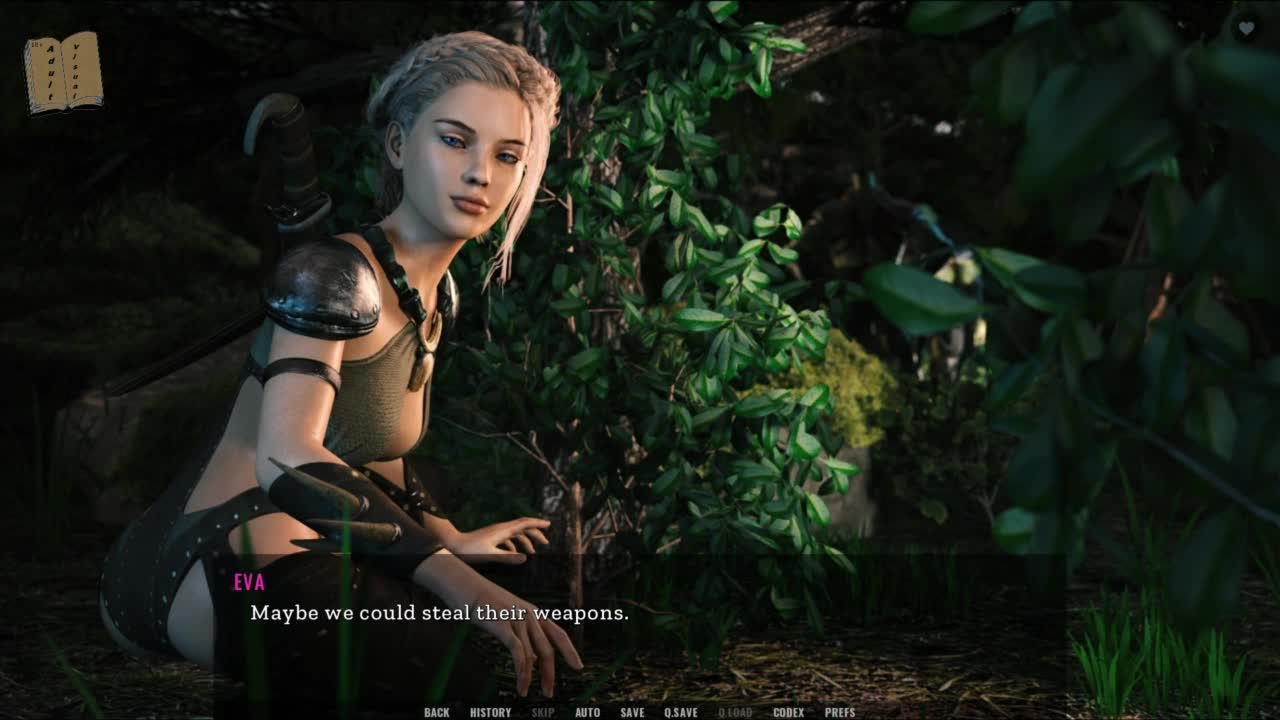The height and width of the screenshot is (720, 1280).
Task: Open the dialogue HISTORY log
Action: [x=490, y=712]
